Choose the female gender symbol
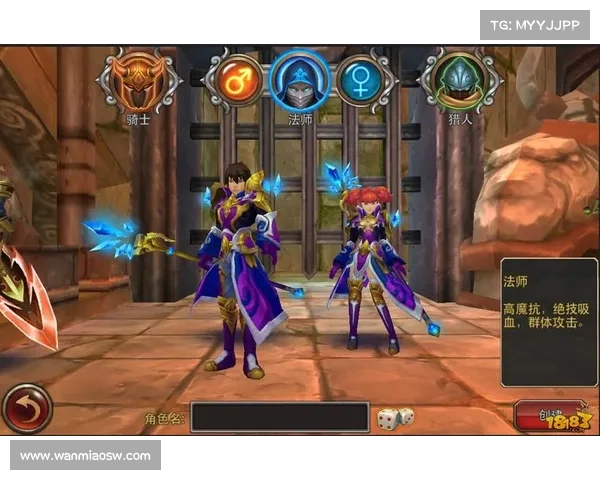The image size is (600, 480). [364, 82]
